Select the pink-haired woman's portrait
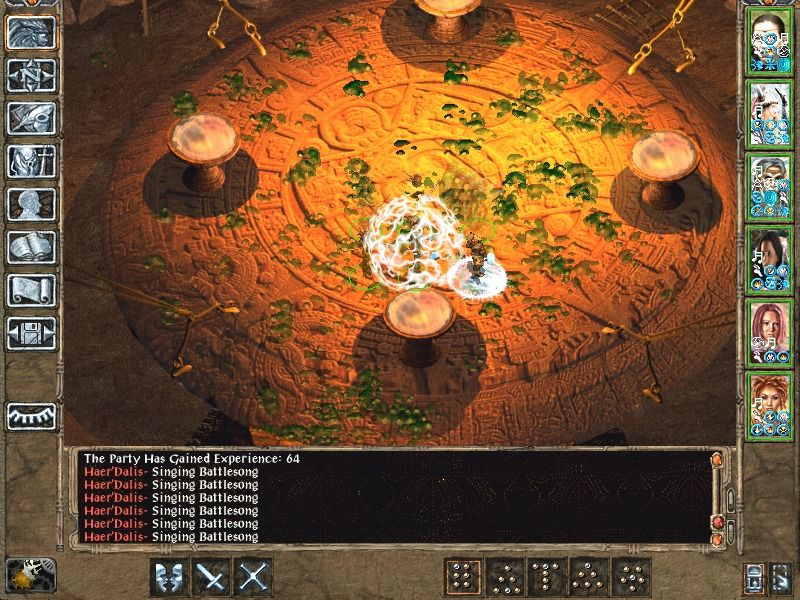 tap(771, 331)
